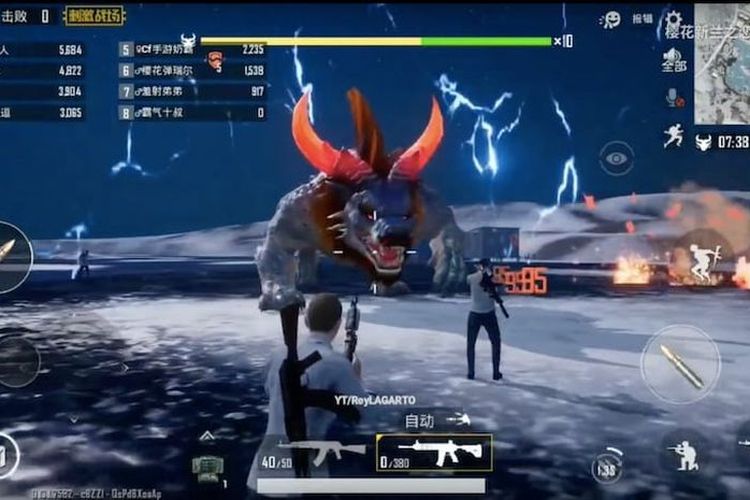Fire with the right-side bullet button
Screen dimensions: 750x500
coord(680,364)
